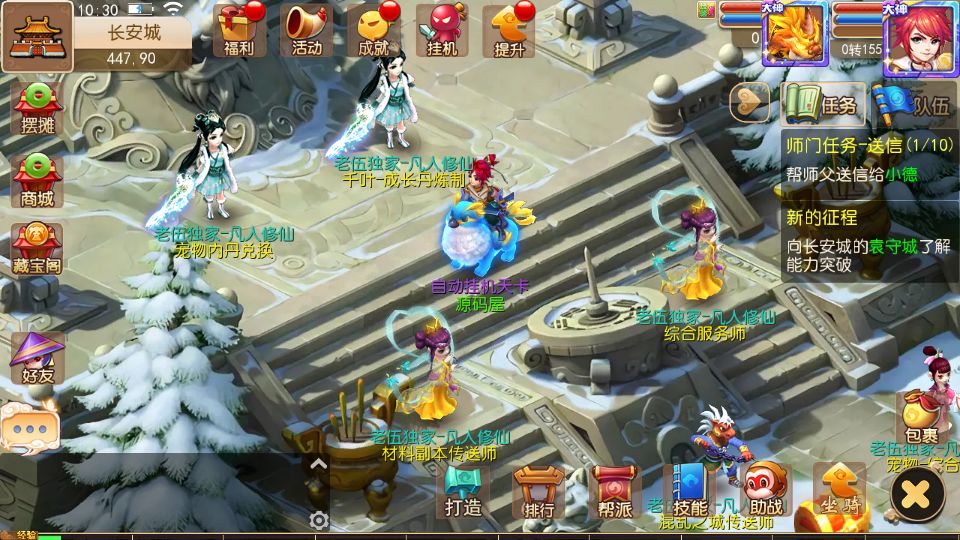Close the bottom menu with the X button

click(917, 492)
